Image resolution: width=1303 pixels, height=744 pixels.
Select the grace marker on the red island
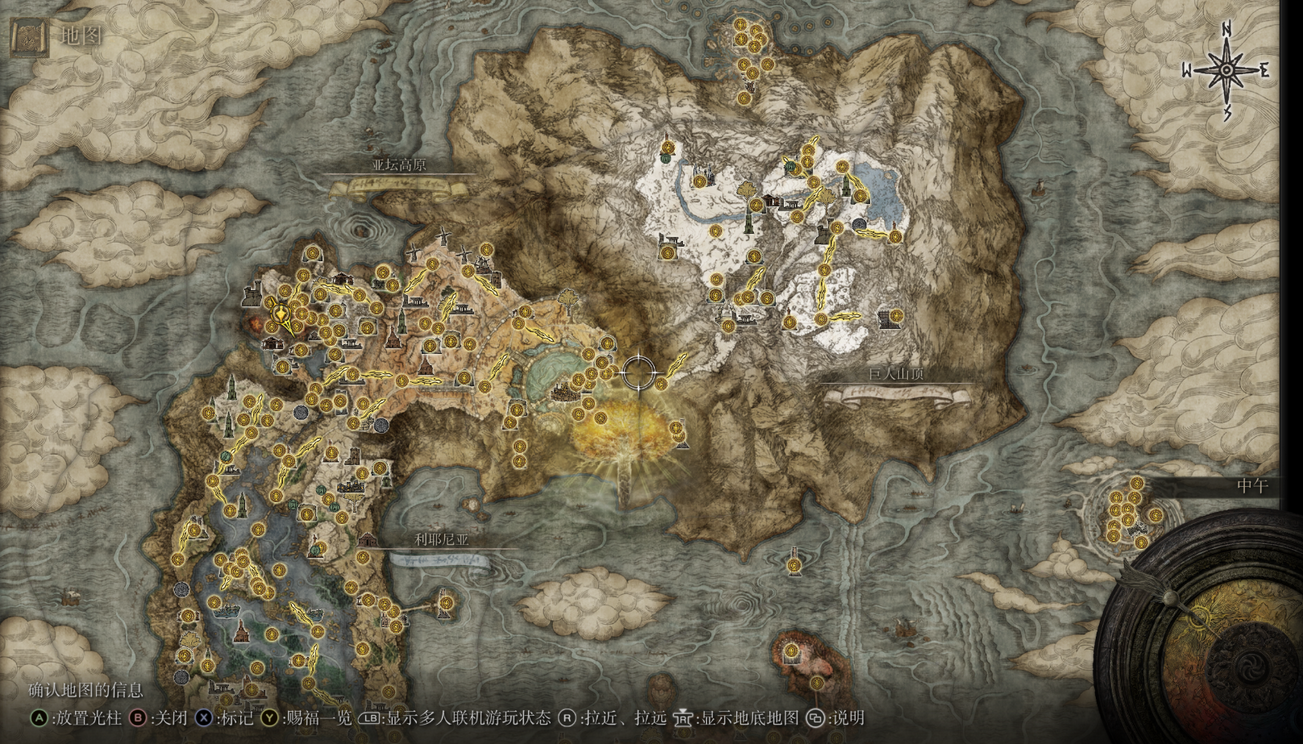click(791, 652)
